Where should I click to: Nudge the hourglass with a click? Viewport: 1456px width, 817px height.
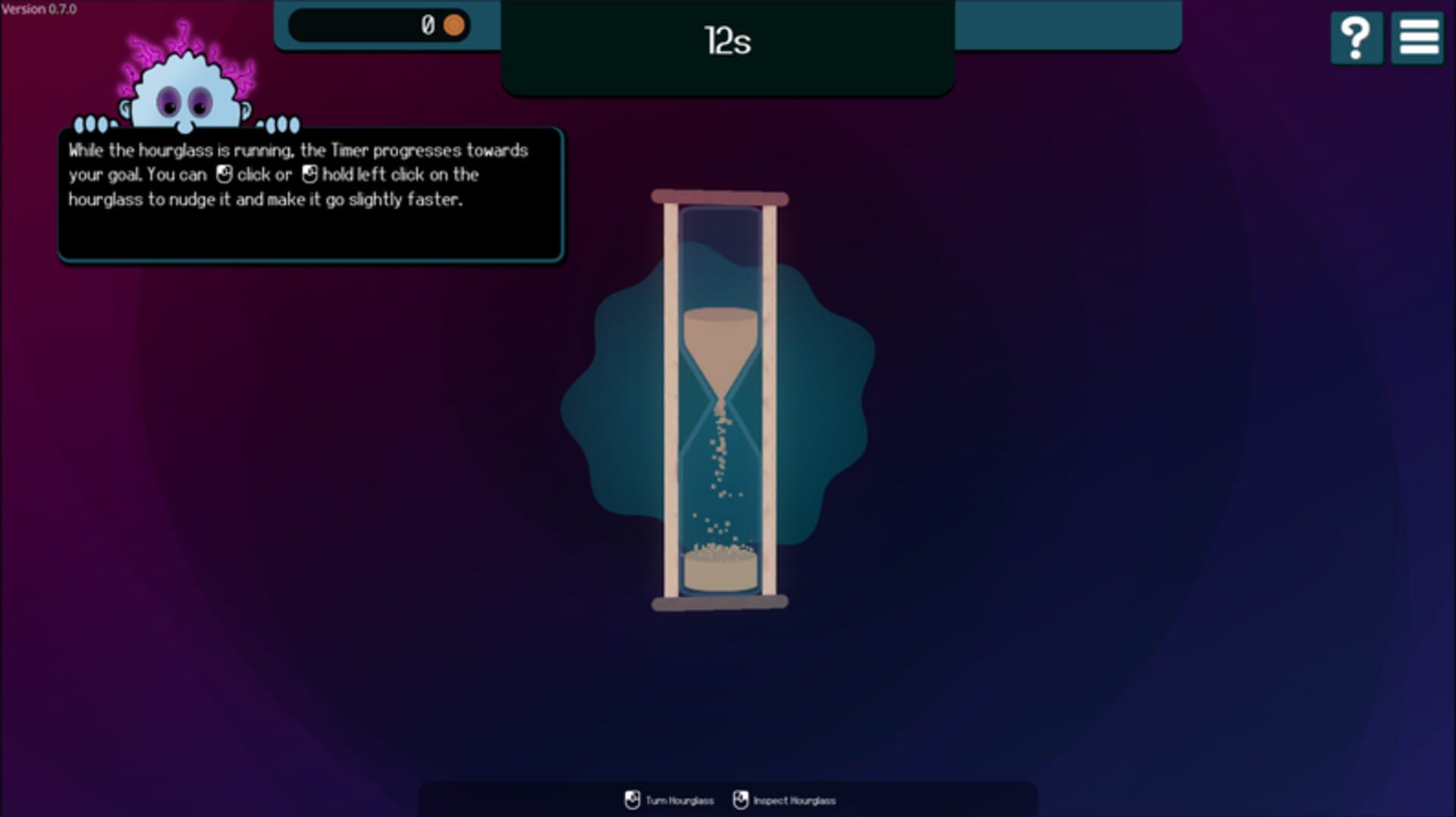click(x=719, y=402)
